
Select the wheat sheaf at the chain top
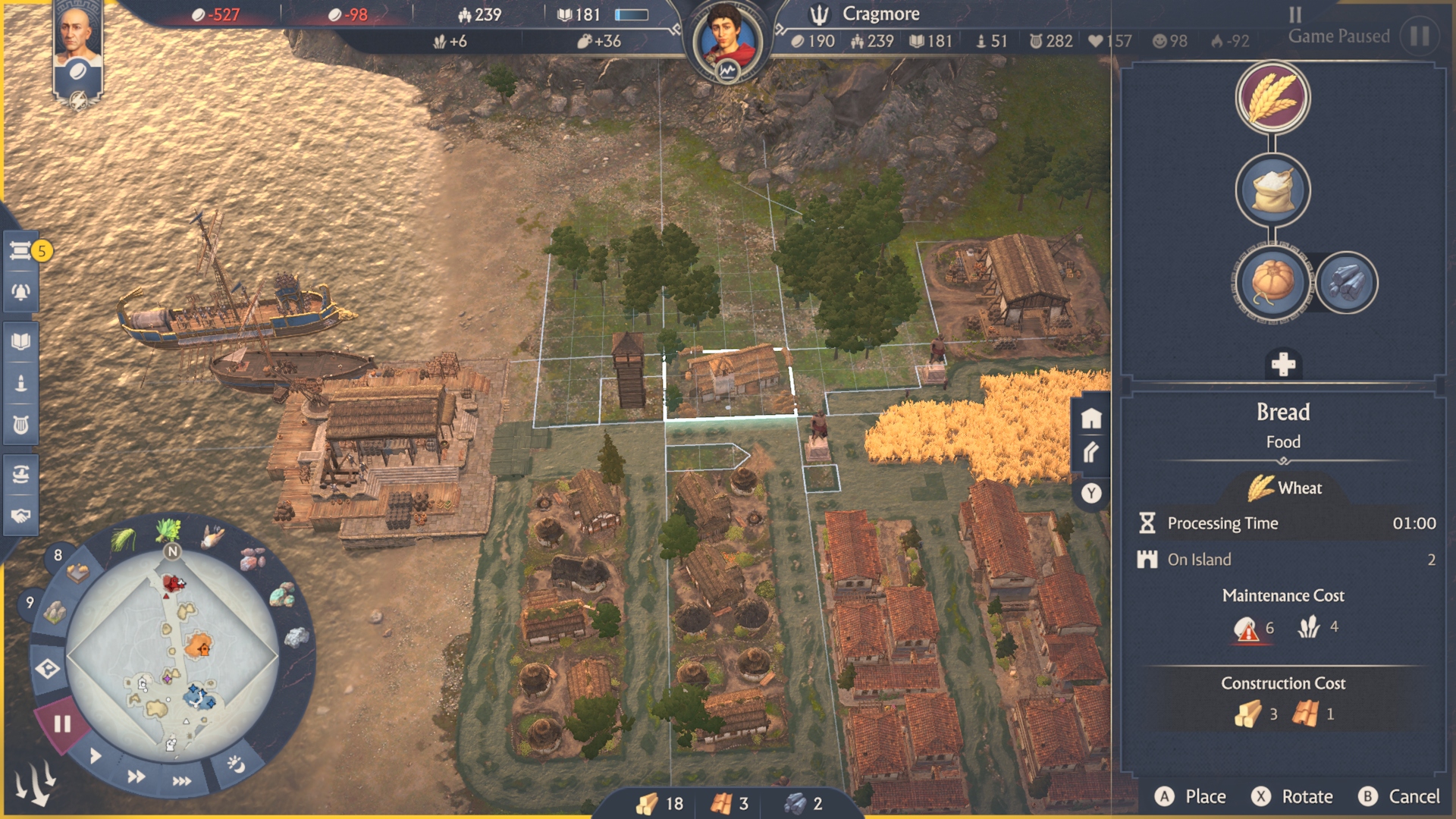[x=1272, y=98]
